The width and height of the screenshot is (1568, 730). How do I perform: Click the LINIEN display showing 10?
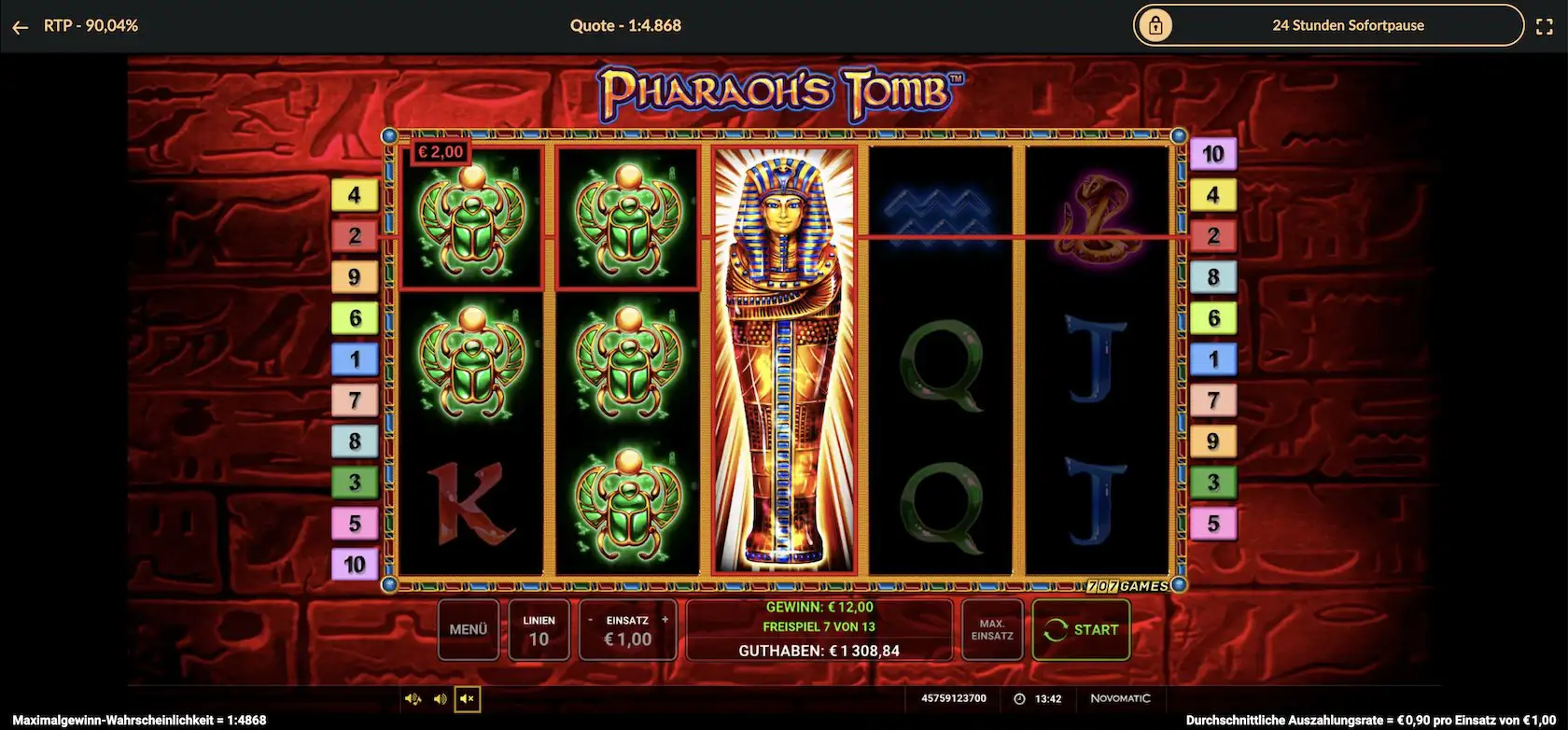pos(539,629)
